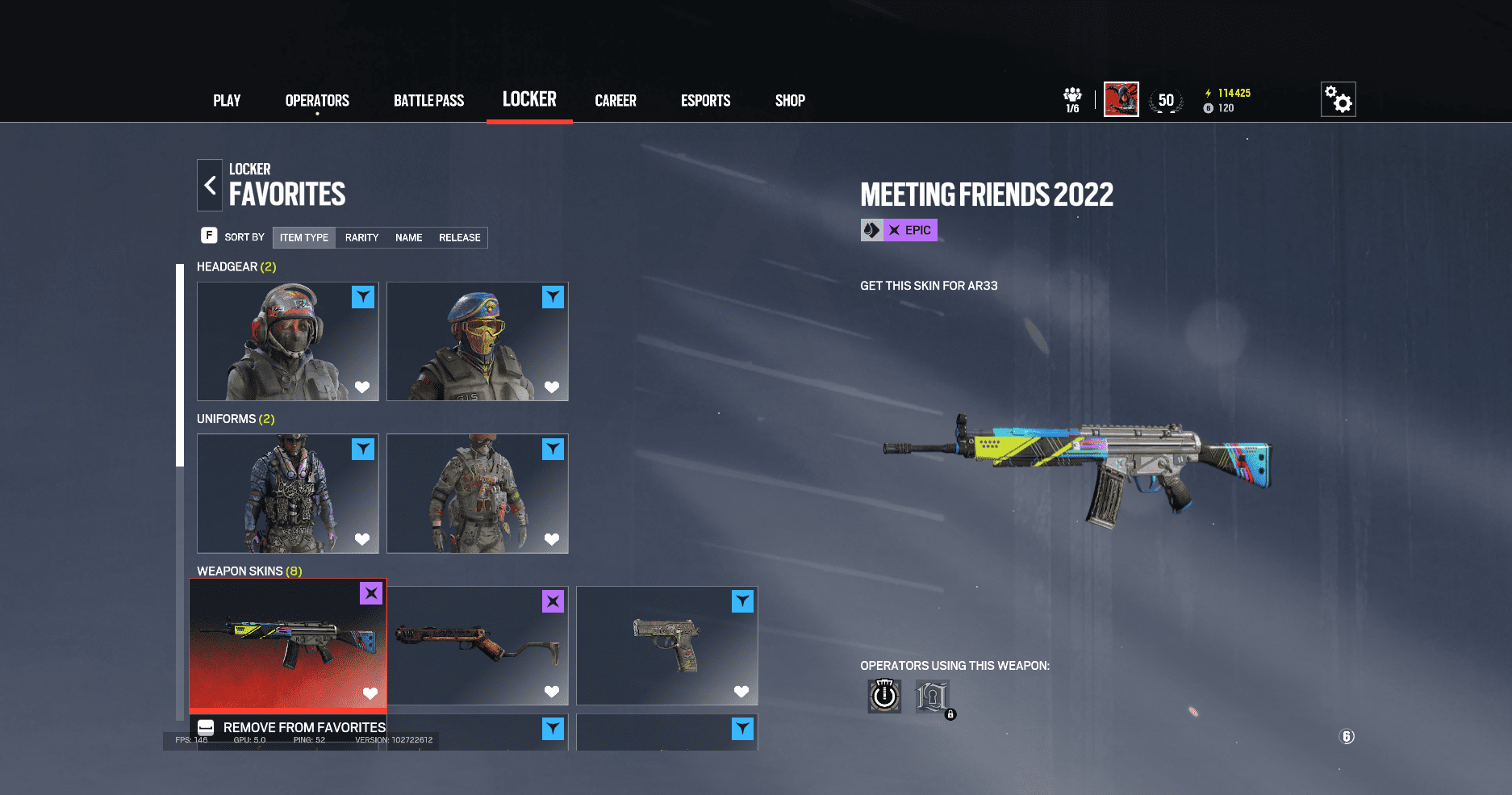Choose the dark blue tactical uniform
Screen dimensions: 1512x795
coord(287,493)
